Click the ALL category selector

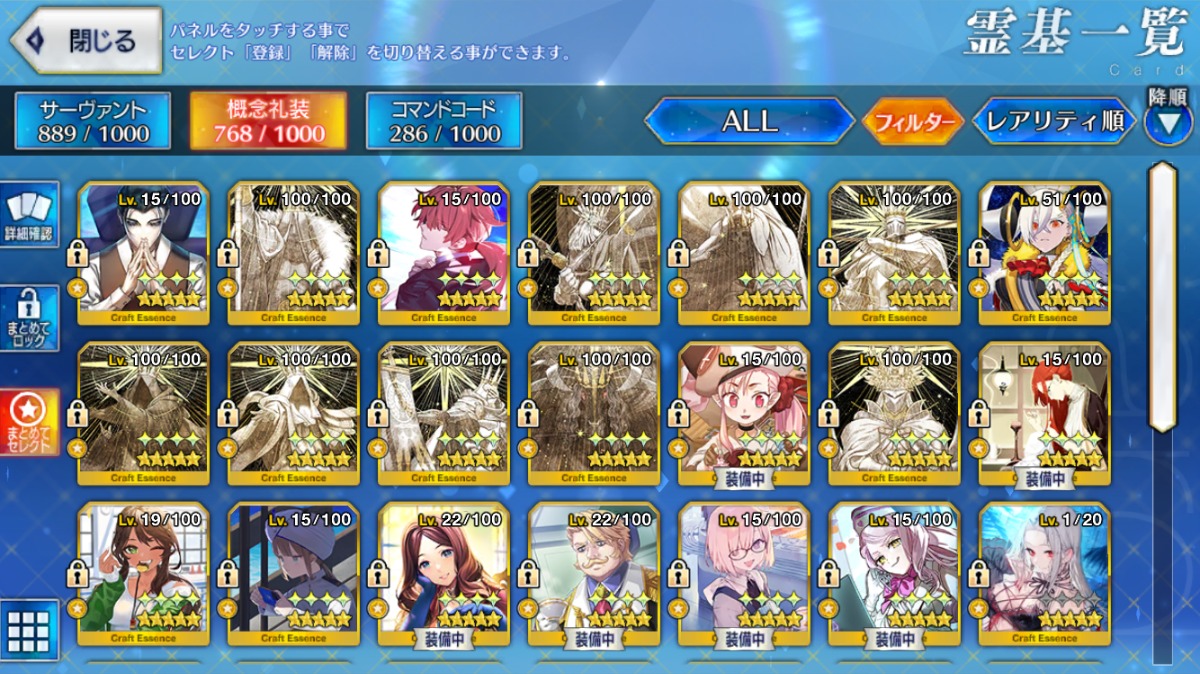click(x=749, y=121)
